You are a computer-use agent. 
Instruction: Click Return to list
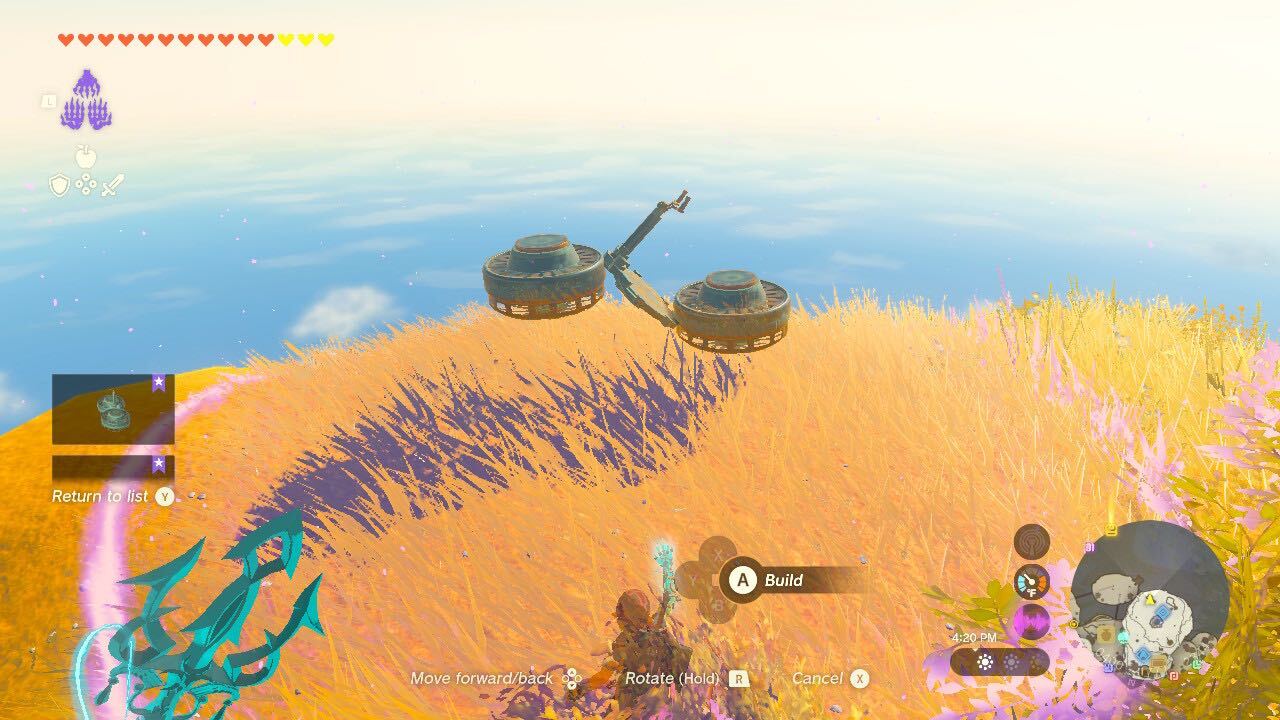[101, 496]
